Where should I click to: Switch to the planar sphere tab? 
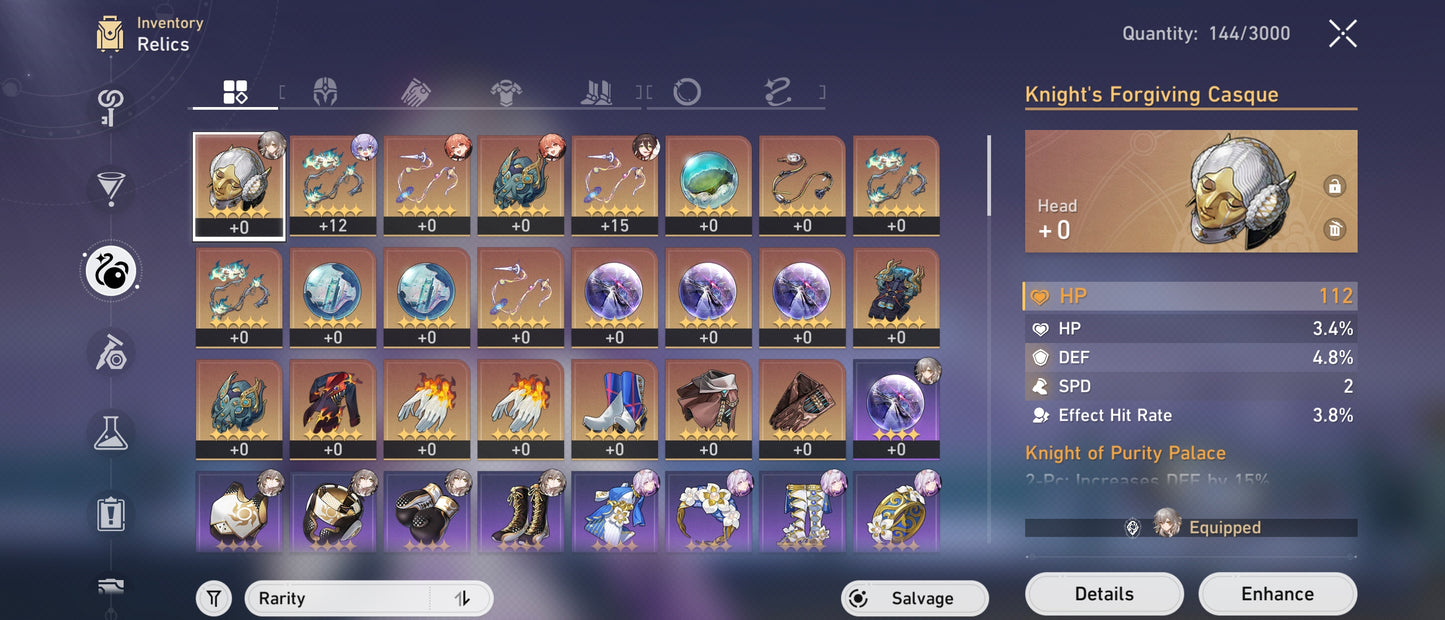[x=687, y=93]
